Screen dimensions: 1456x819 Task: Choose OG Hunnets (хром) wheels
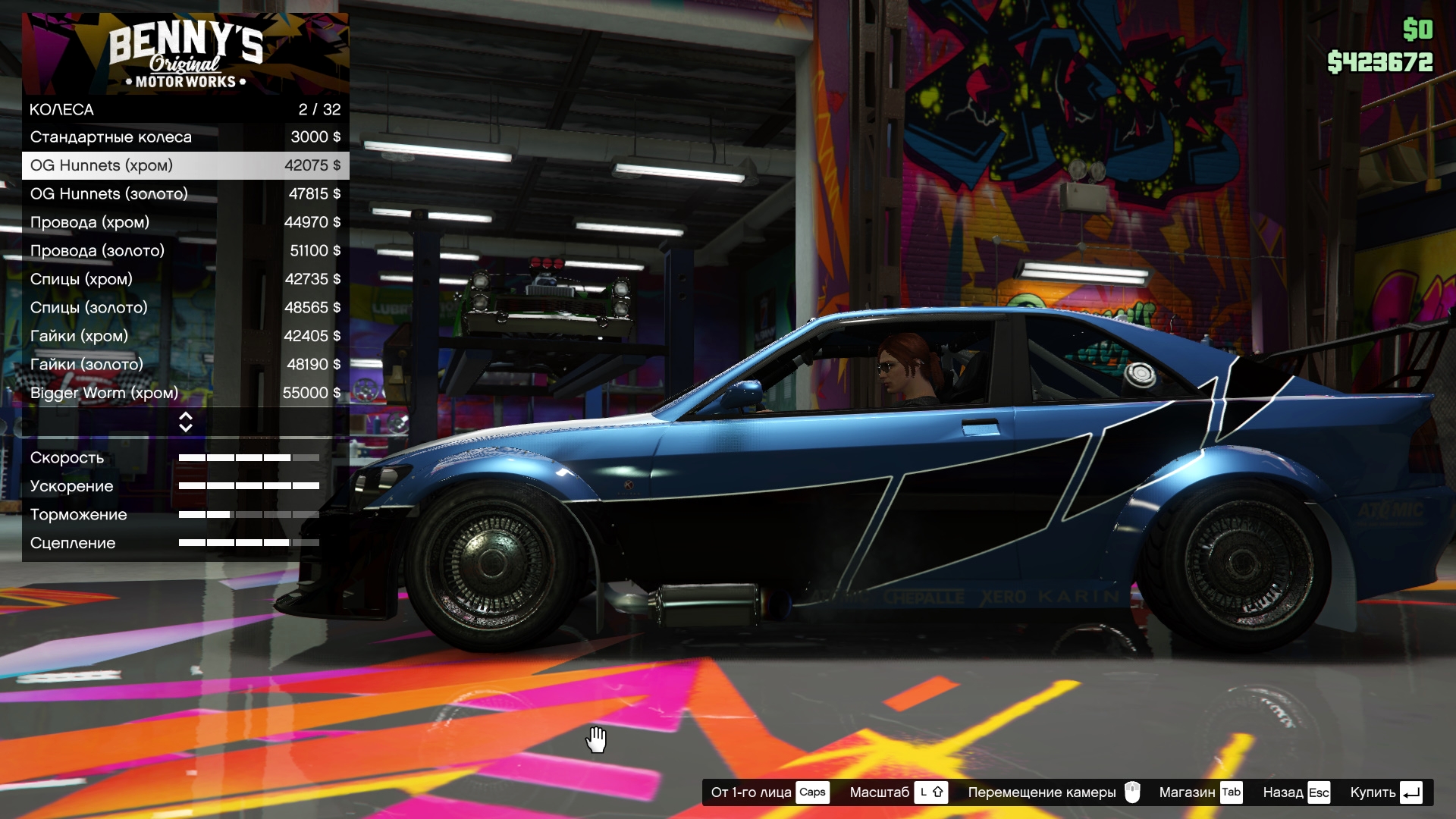[185, 165]
